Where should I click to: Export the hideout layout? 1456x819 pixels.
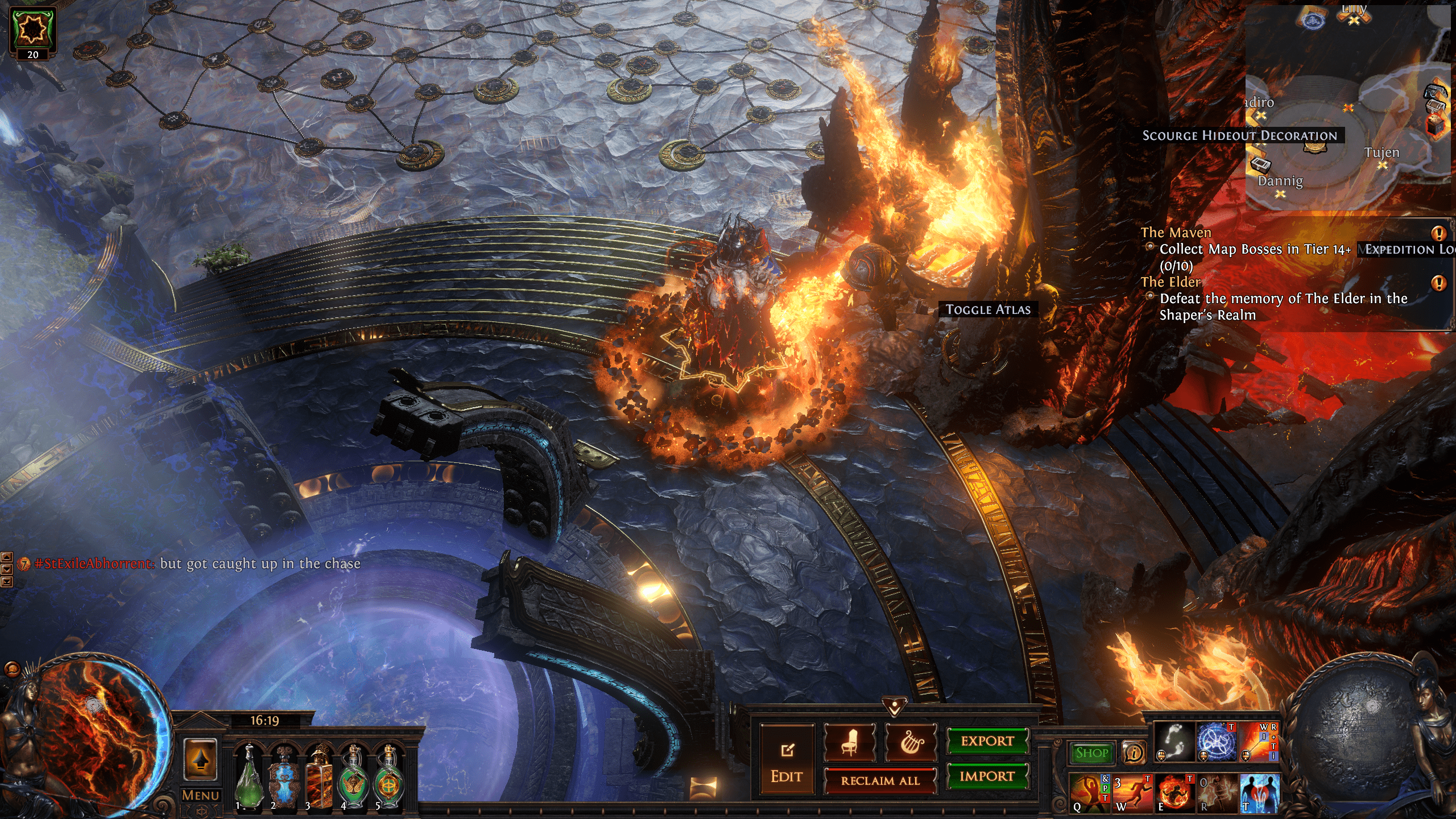click(x=987, y=741)
